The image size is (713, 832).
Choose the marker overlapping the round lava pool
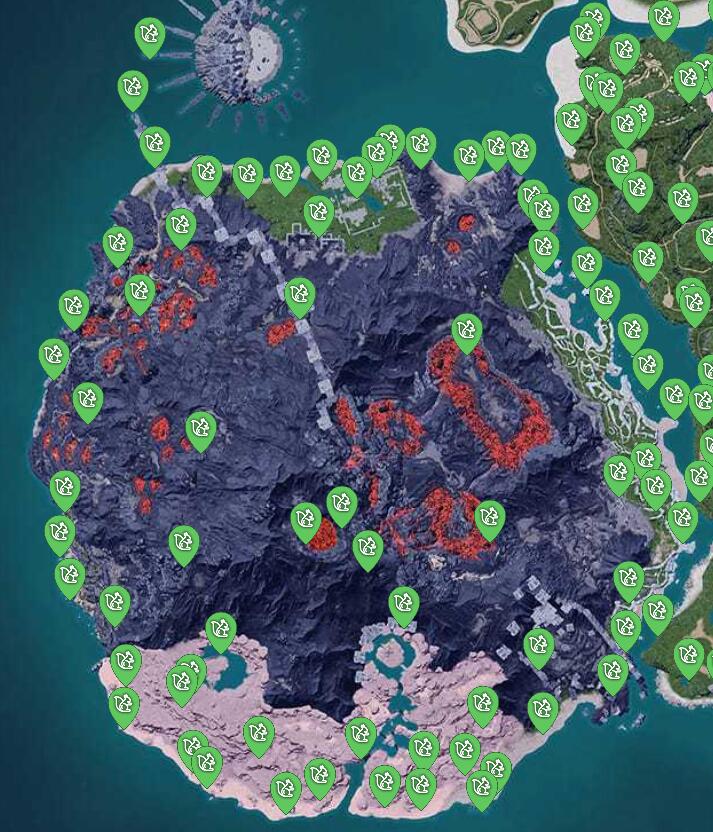(306, 521)
